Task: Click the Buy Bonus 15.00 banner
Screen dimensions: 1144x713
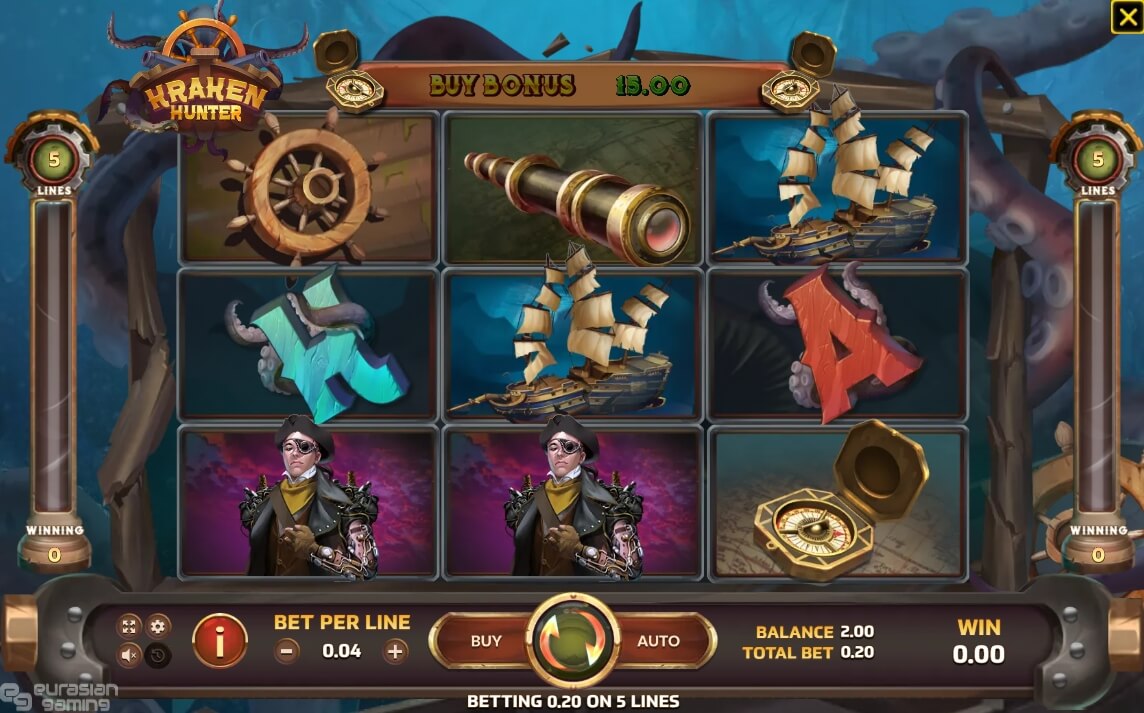Action: [x=560, y=86]
